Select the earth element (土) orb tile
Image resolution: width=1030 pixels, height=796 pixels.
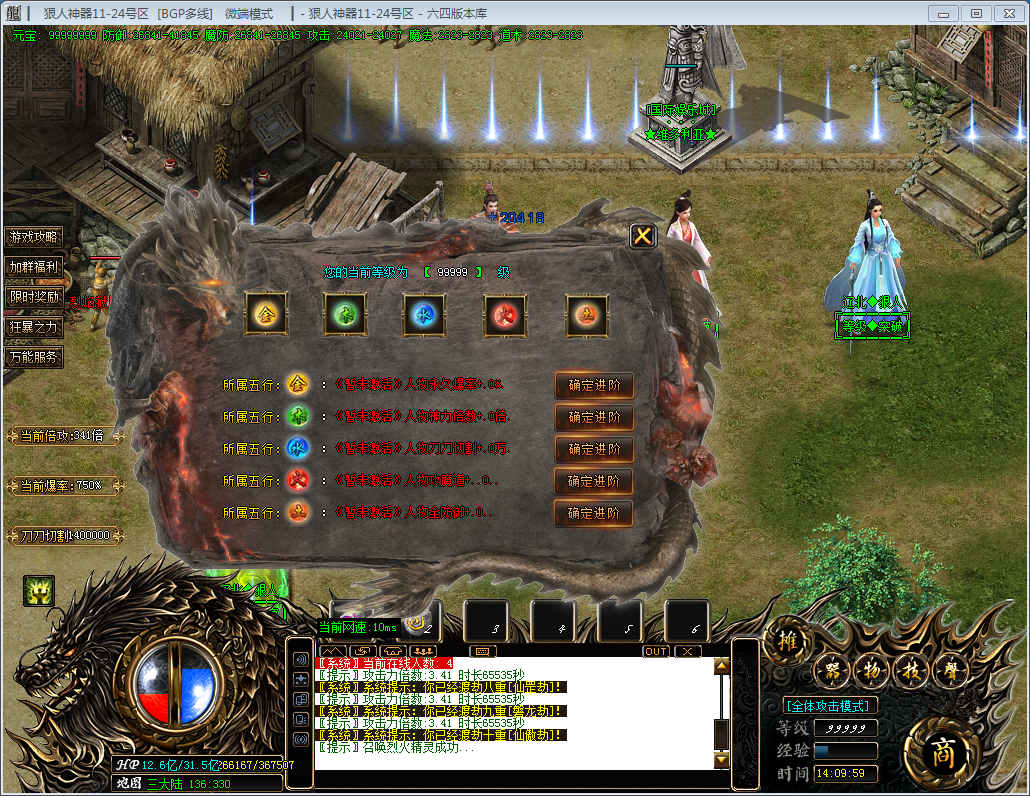(x=586, y=314)
